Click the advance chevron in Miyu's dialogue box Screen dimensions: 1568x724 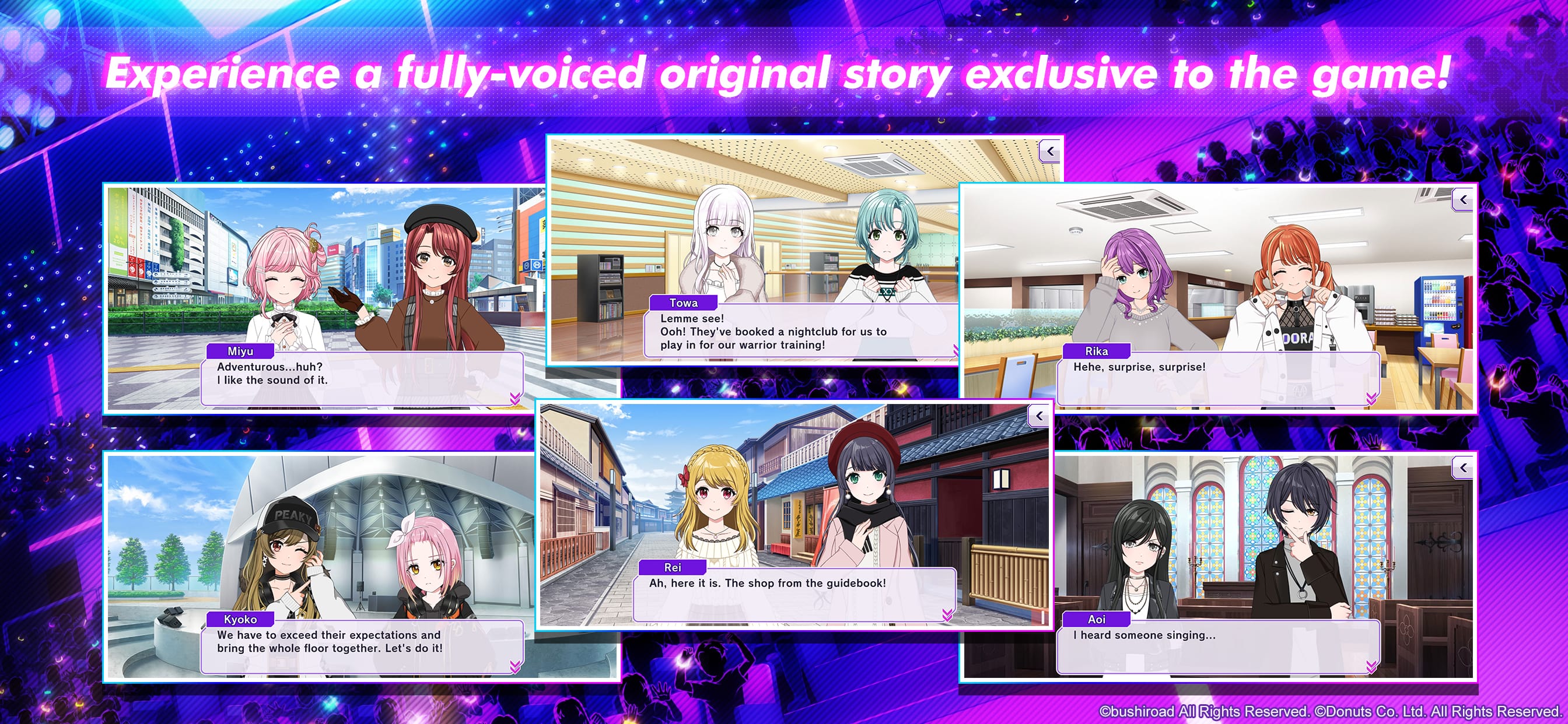(514, 399)
